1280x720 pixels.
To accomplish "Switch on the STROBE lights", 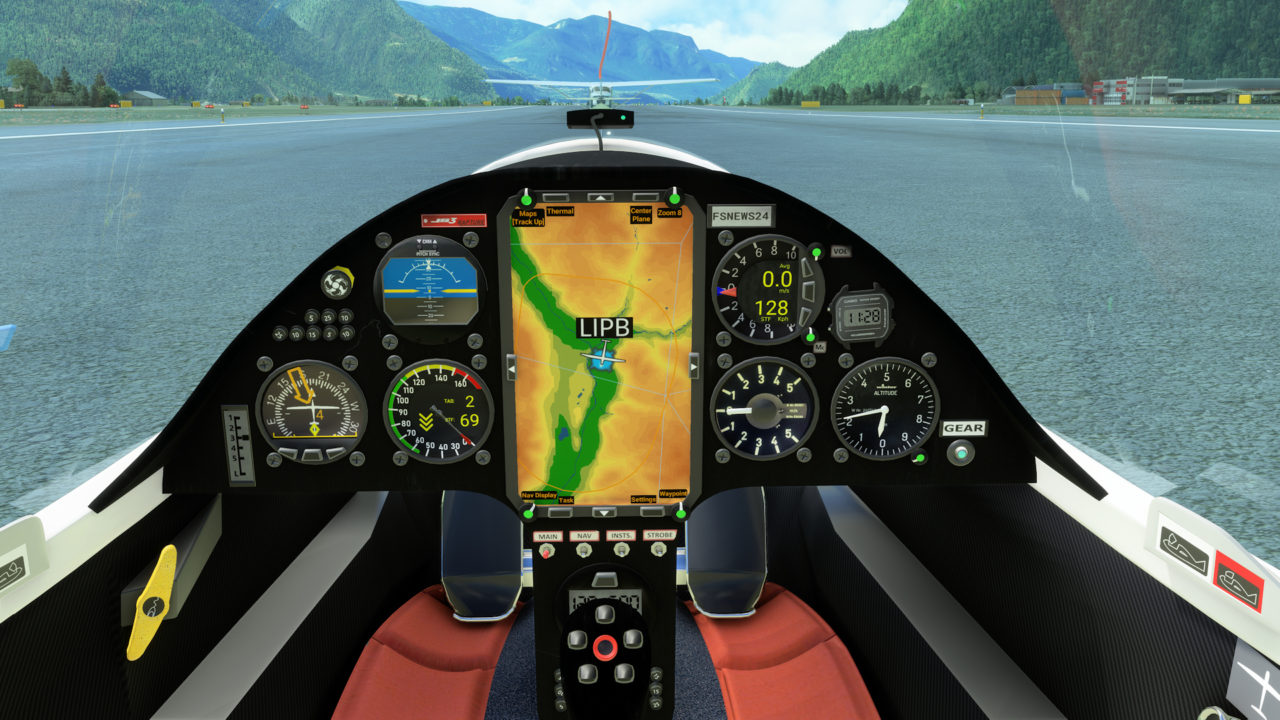I will (x=658, y=549).
